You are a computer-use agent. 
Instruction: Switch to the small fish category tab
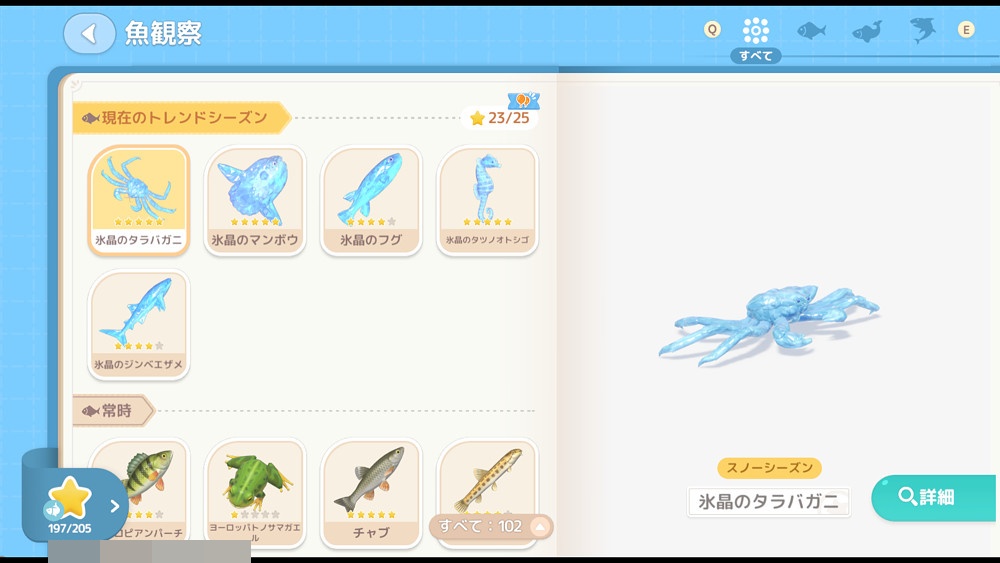(811, 30)
